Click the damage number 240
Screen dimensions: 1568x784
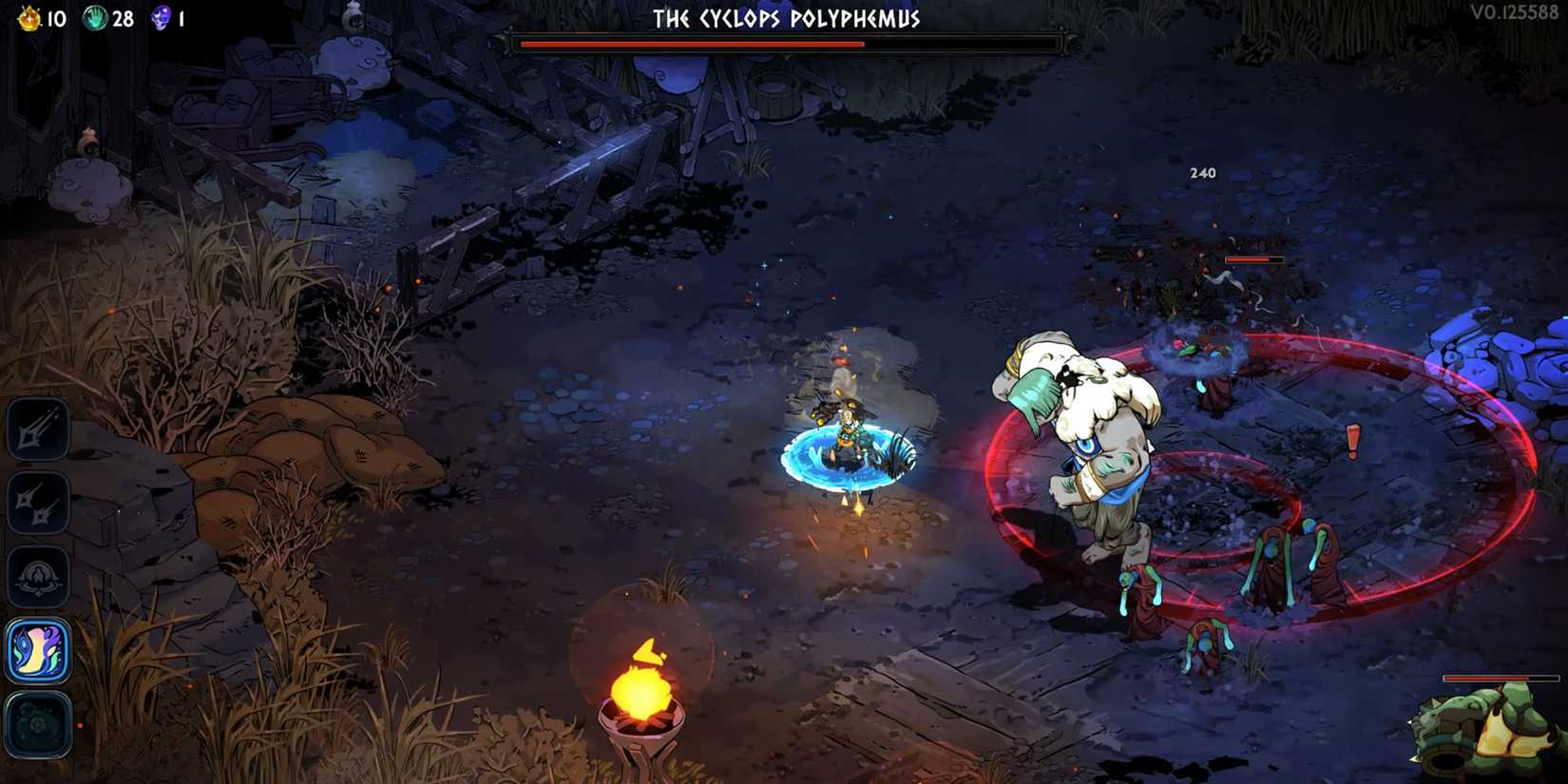1201,173
